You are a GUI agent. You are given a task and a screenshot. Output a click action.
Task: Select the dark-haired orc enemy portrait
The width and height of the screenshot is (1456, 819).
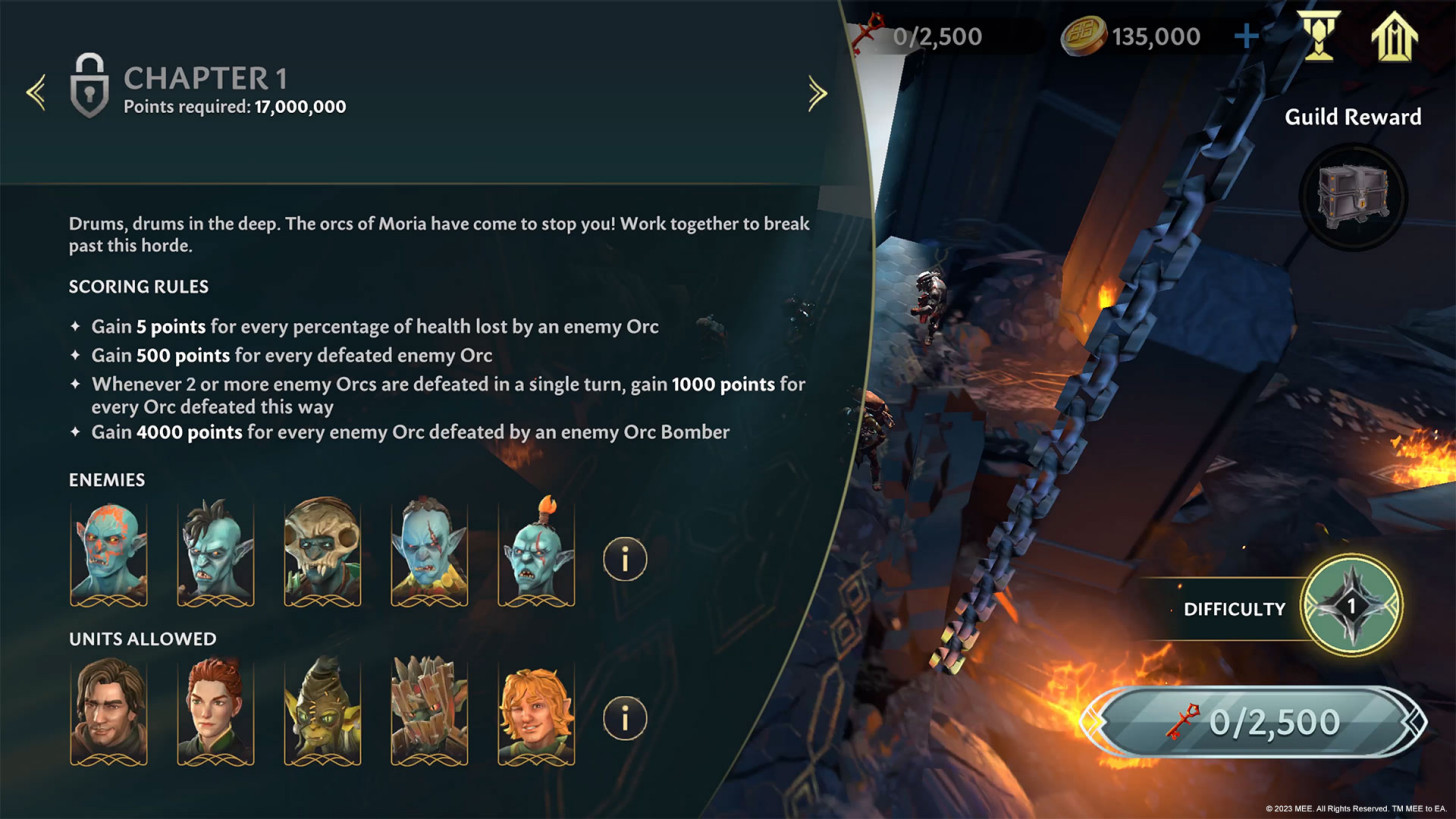click(x=215, y=551)
